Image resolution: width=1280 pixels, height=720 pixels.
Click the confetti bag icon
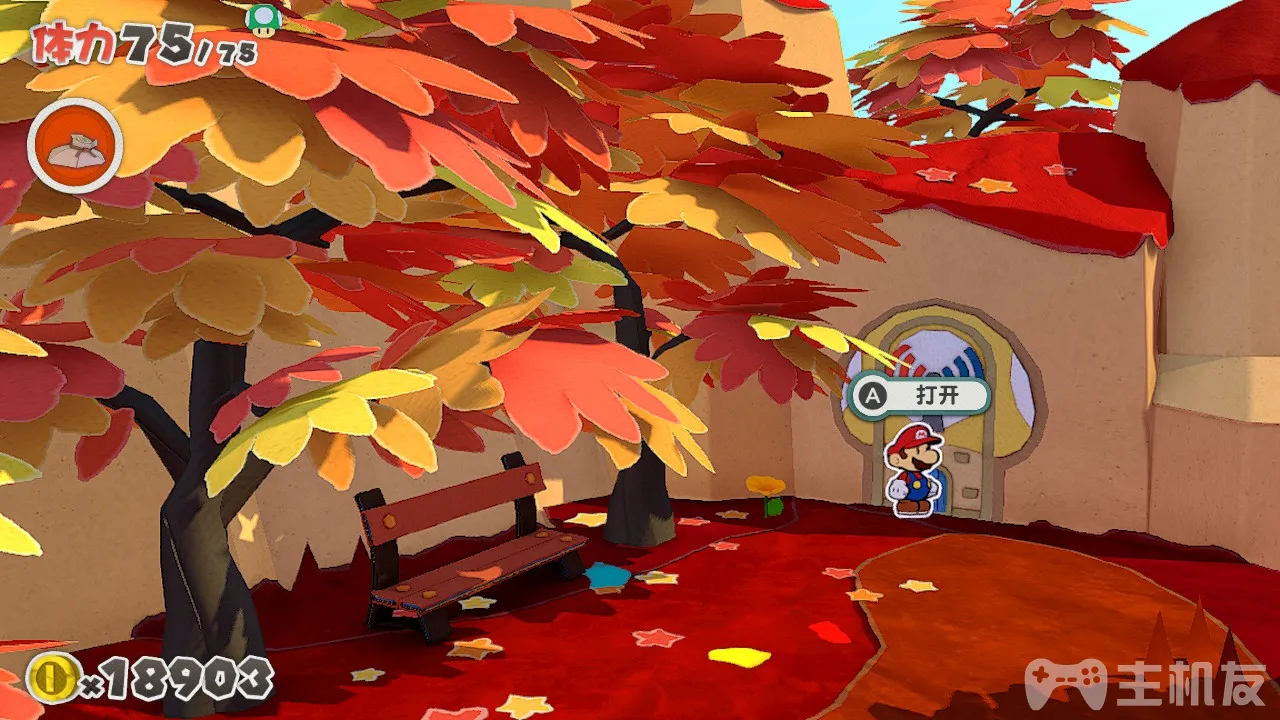click(x=75, y=147)
